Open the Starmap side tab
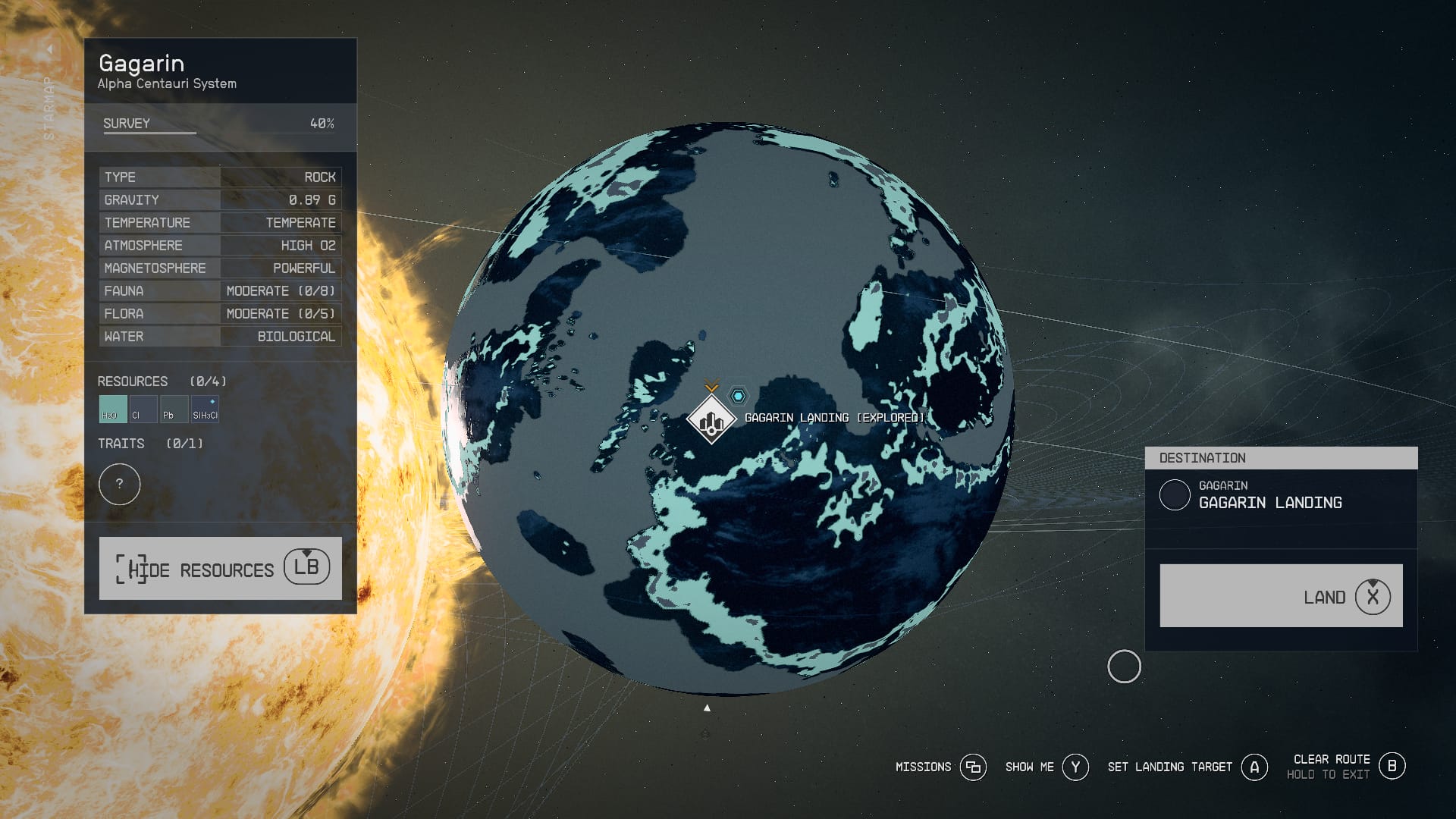The width and height of the screenshot is (1456, 819). point(49,99)
